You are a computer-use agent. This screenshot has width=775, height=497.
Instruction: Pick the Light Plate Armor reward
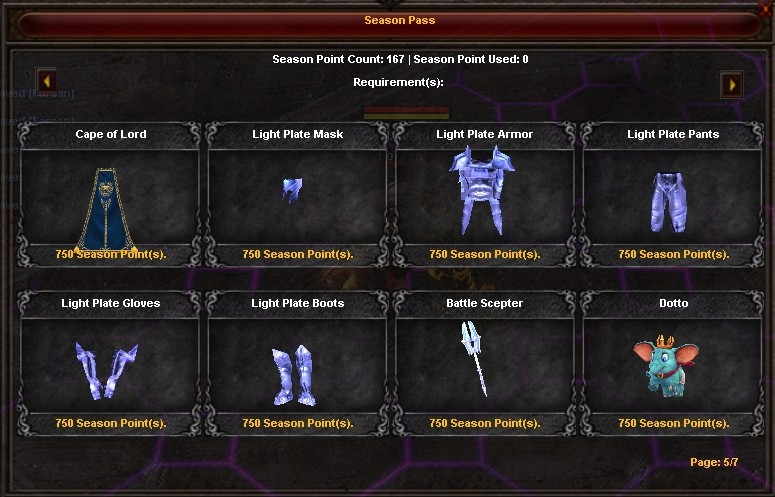pyautogui.click(x=484, y=200)
